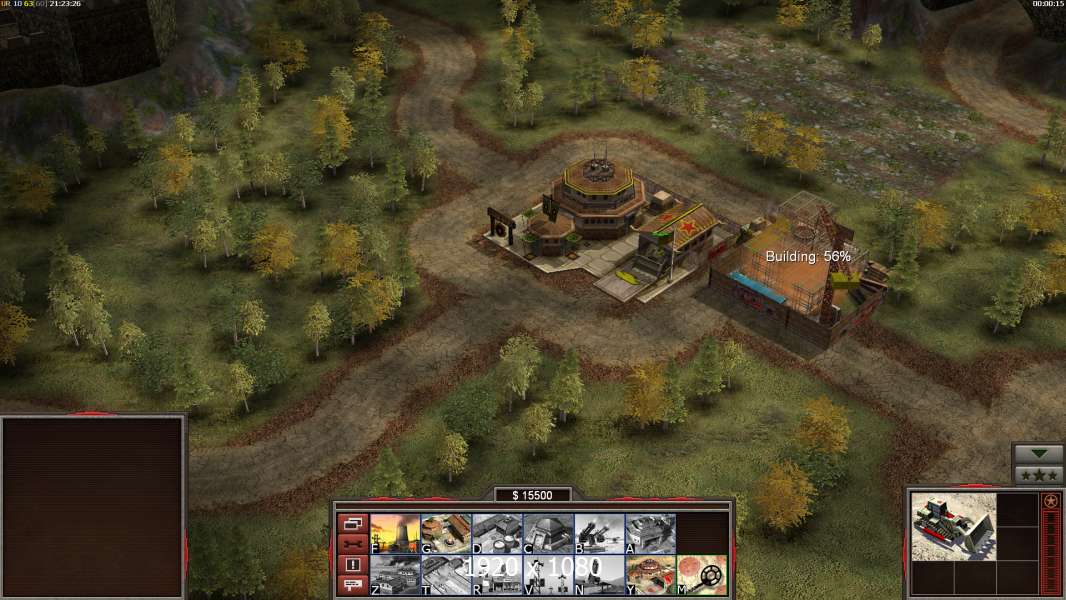Viewport: 1066px width, 600px height.
Task: Build a command center with icon Y
Action: click(x=650, y=575)
